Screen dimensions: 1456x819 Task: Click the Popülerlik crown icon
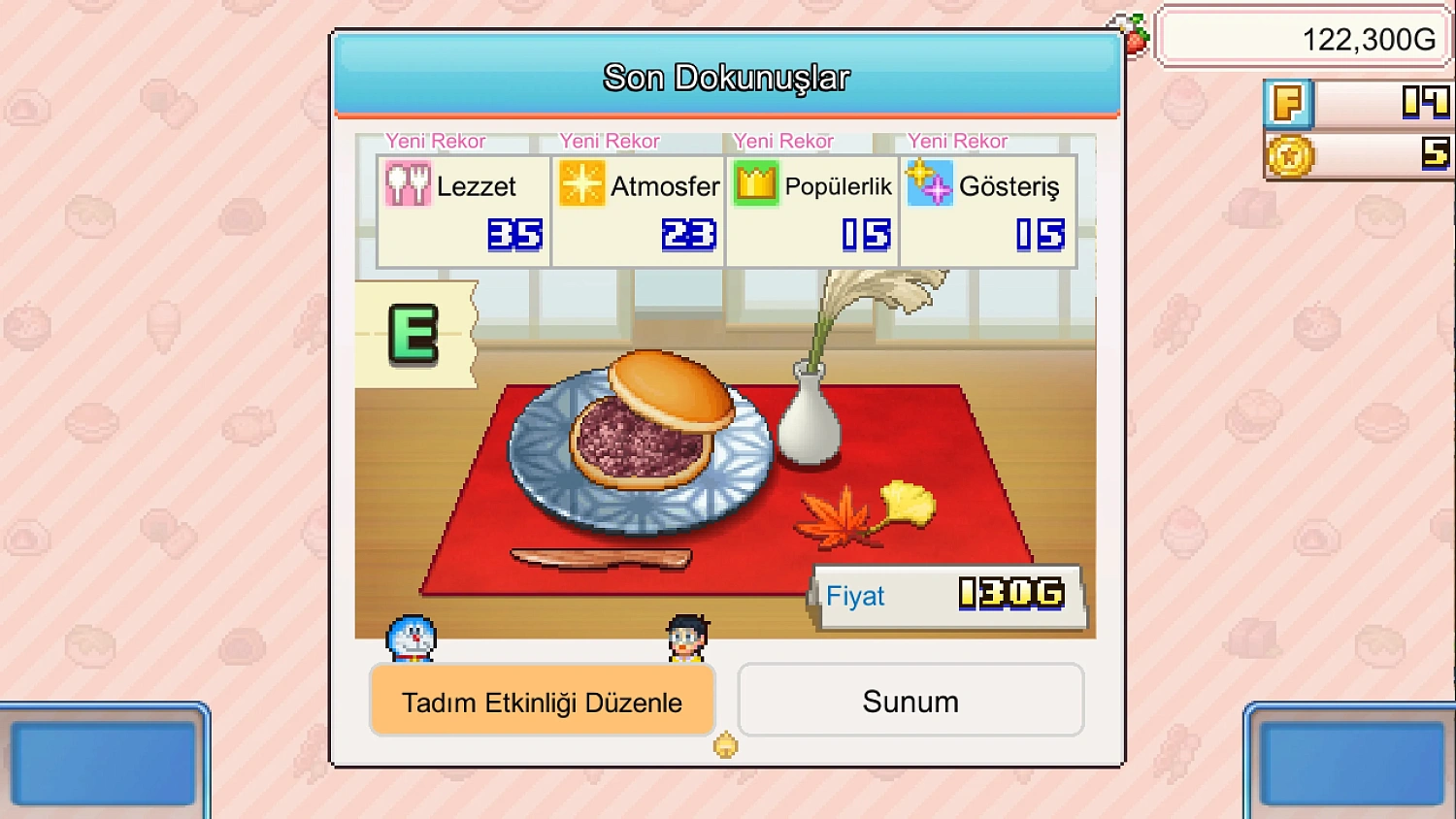tap(754, 184)
